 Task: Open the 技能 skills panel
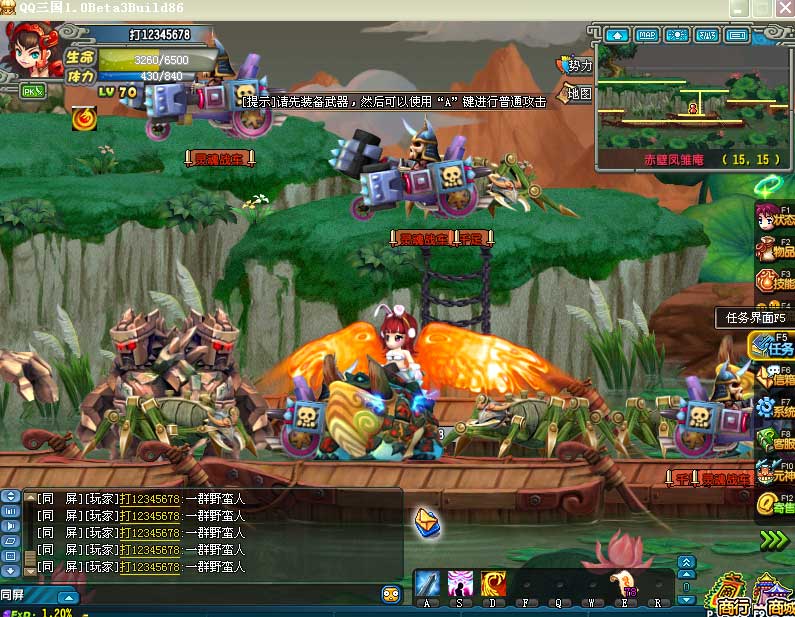(x=773, y=280)
